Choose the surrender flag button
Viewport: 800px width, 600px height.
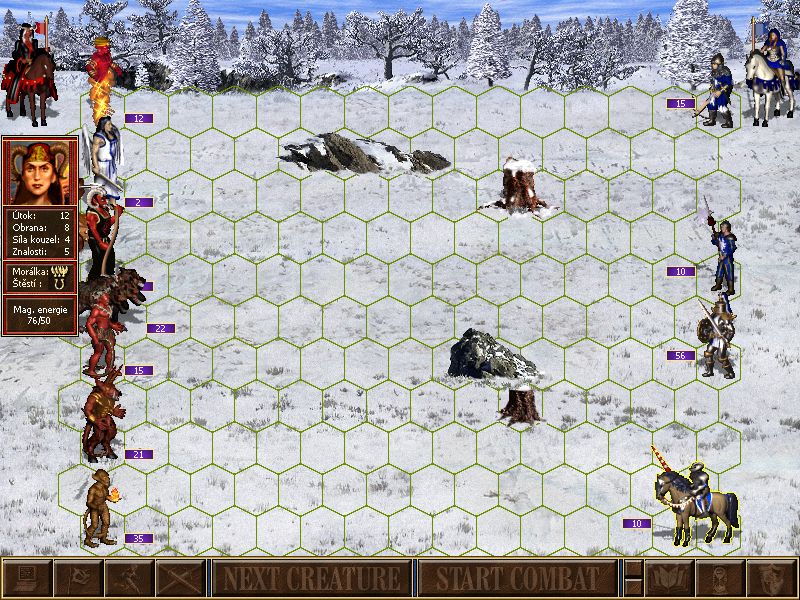click(78, 578)
